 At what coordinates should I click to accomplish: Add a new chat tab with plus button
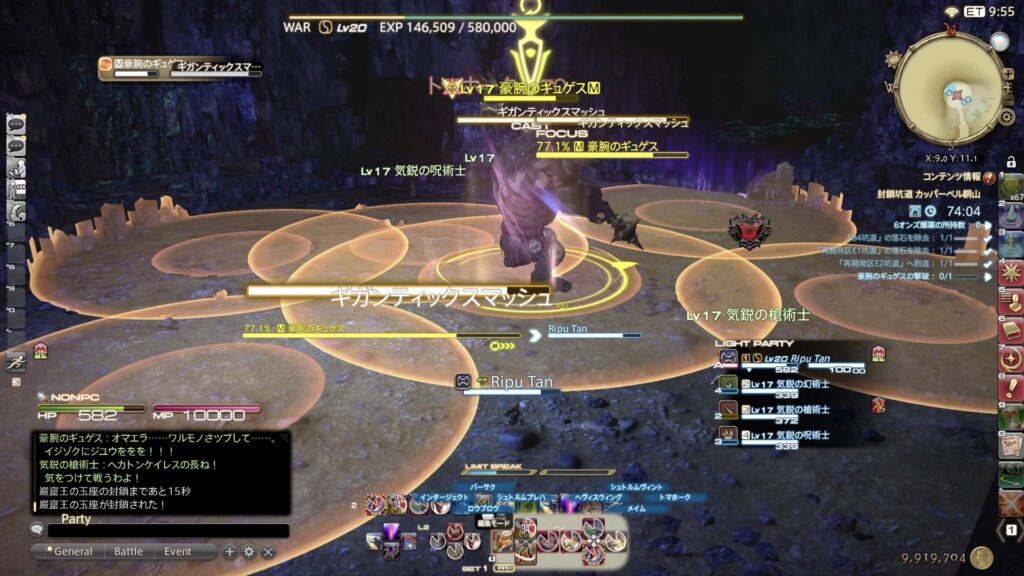(230, 551)
